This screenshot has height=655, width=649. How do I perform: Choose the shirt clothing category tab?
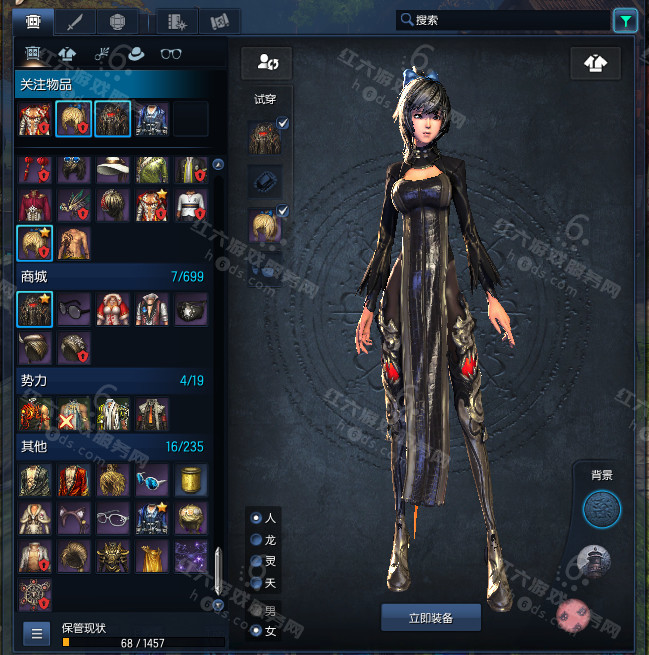pyautogui.click(x=68, y=54)
